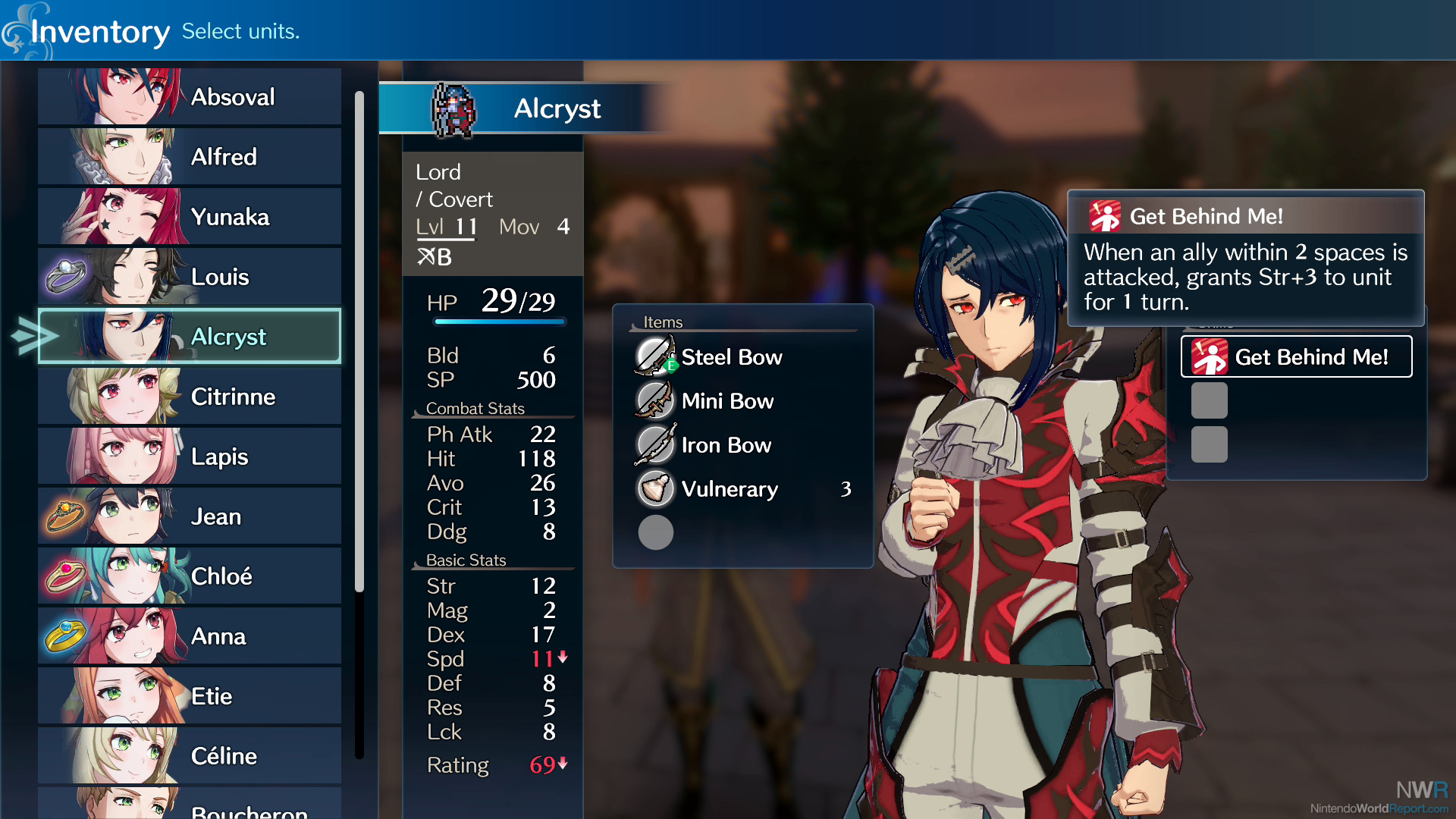Viewport: 1456px width, 819px height.
Task: Click the unit list scrollbar
Action: [x=359, y=341]
